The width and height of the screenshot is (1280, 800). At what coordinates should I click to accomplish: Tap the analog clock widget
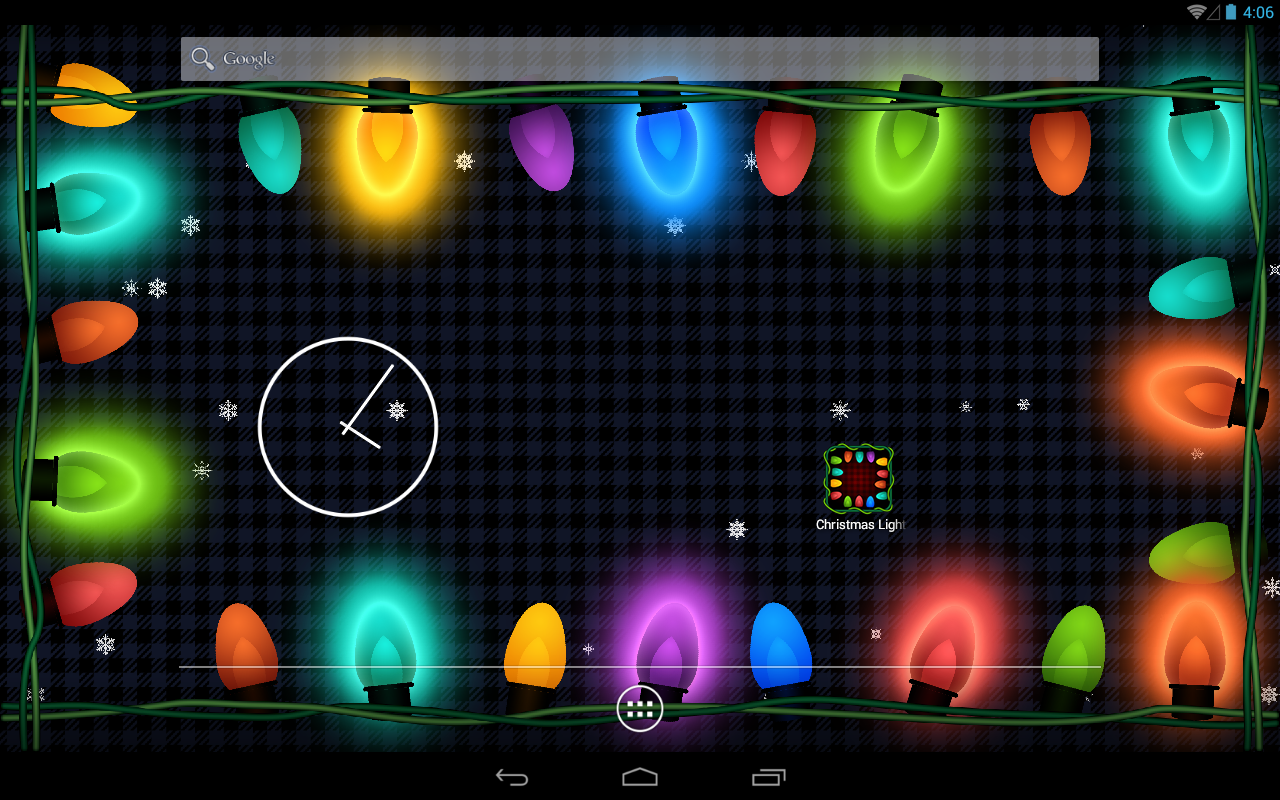(x=347, y=427)
